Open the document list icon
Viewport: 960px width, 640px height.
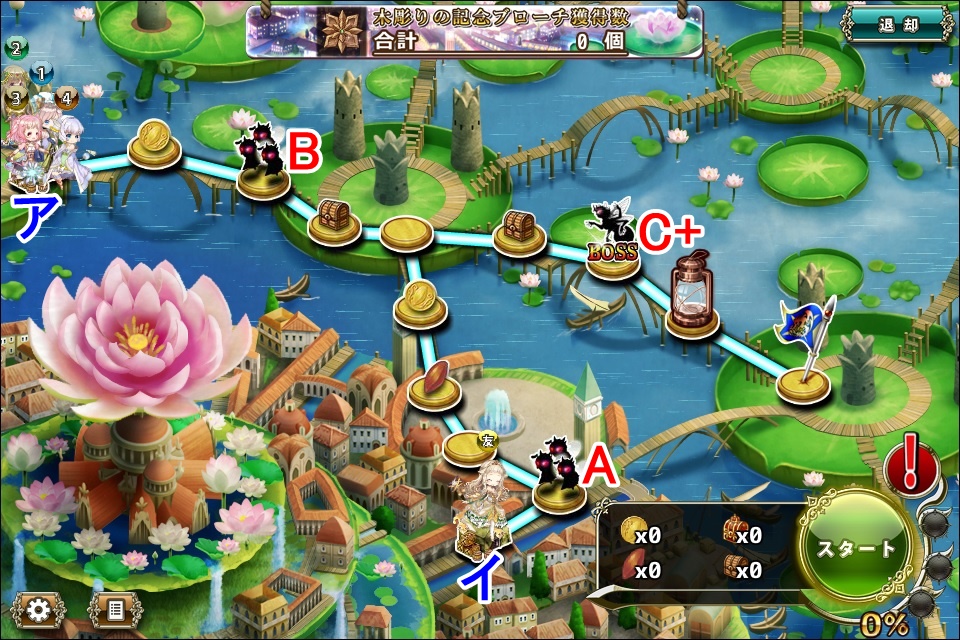click(114, 608)
